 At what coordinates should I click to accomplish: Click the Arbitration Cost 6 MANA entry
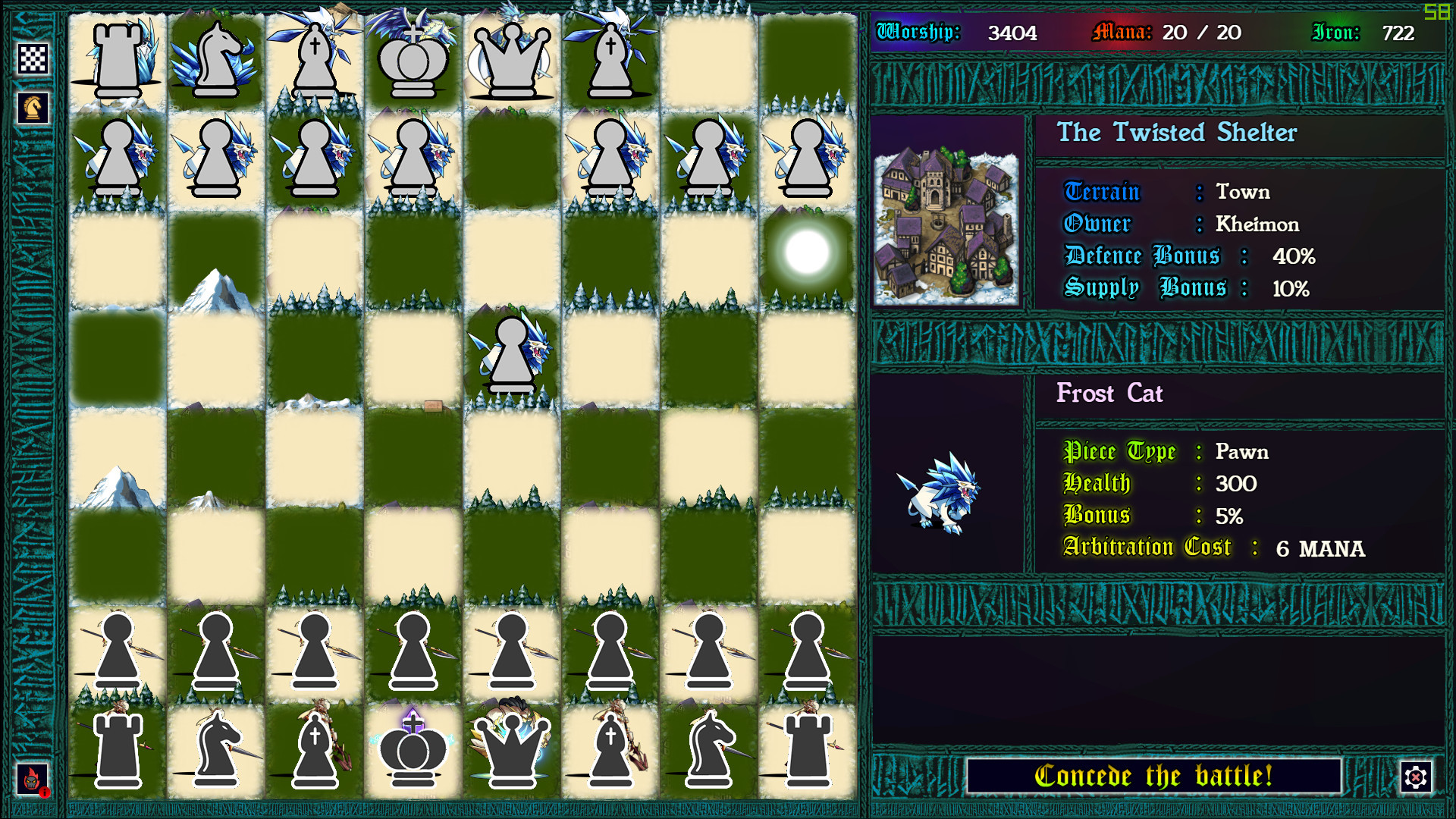[x=1244, y=548]
